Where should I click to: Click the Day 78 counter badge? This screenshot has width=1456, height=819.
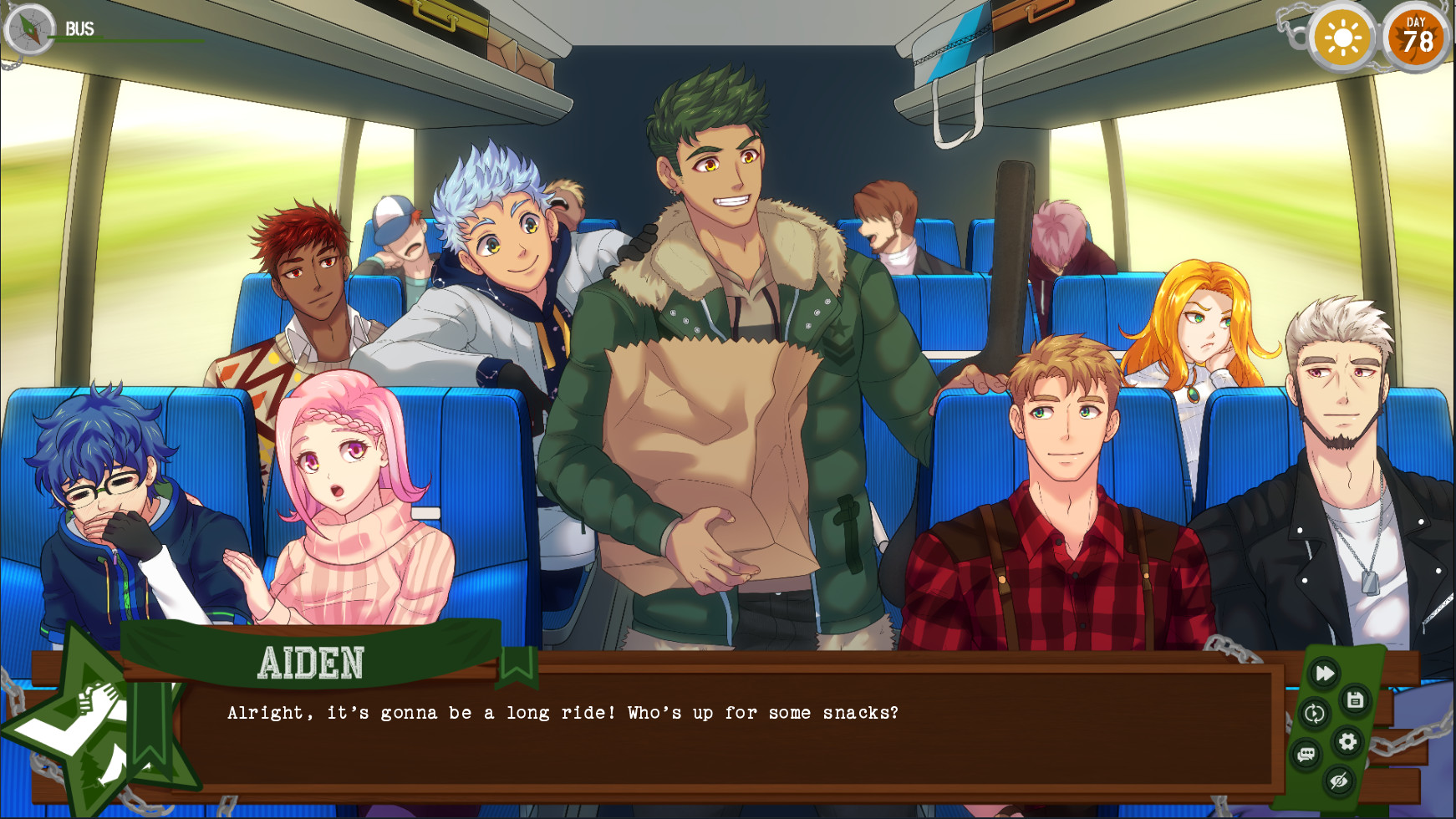pos(1418,37)
